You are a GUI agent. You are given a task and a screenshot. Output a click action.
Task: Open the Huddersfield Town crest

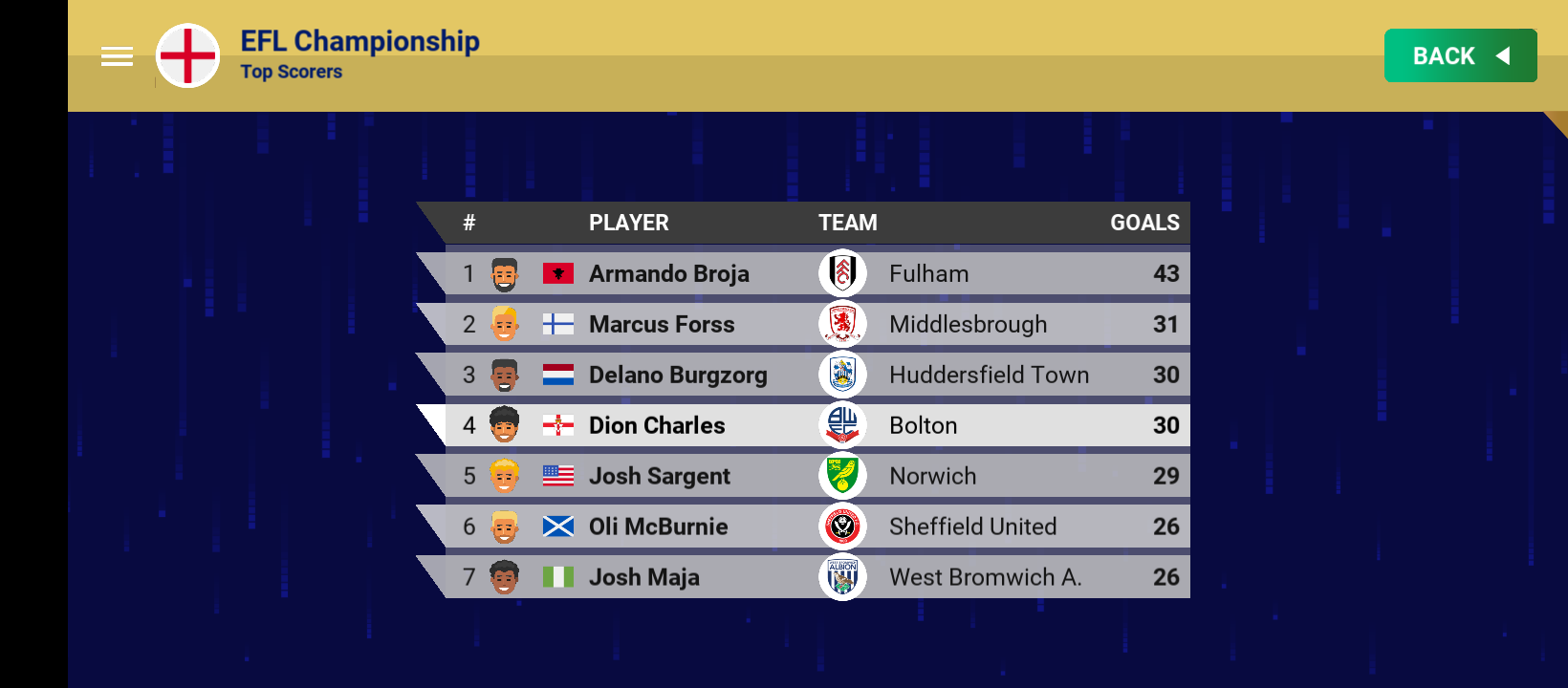[x=842, y=375]
